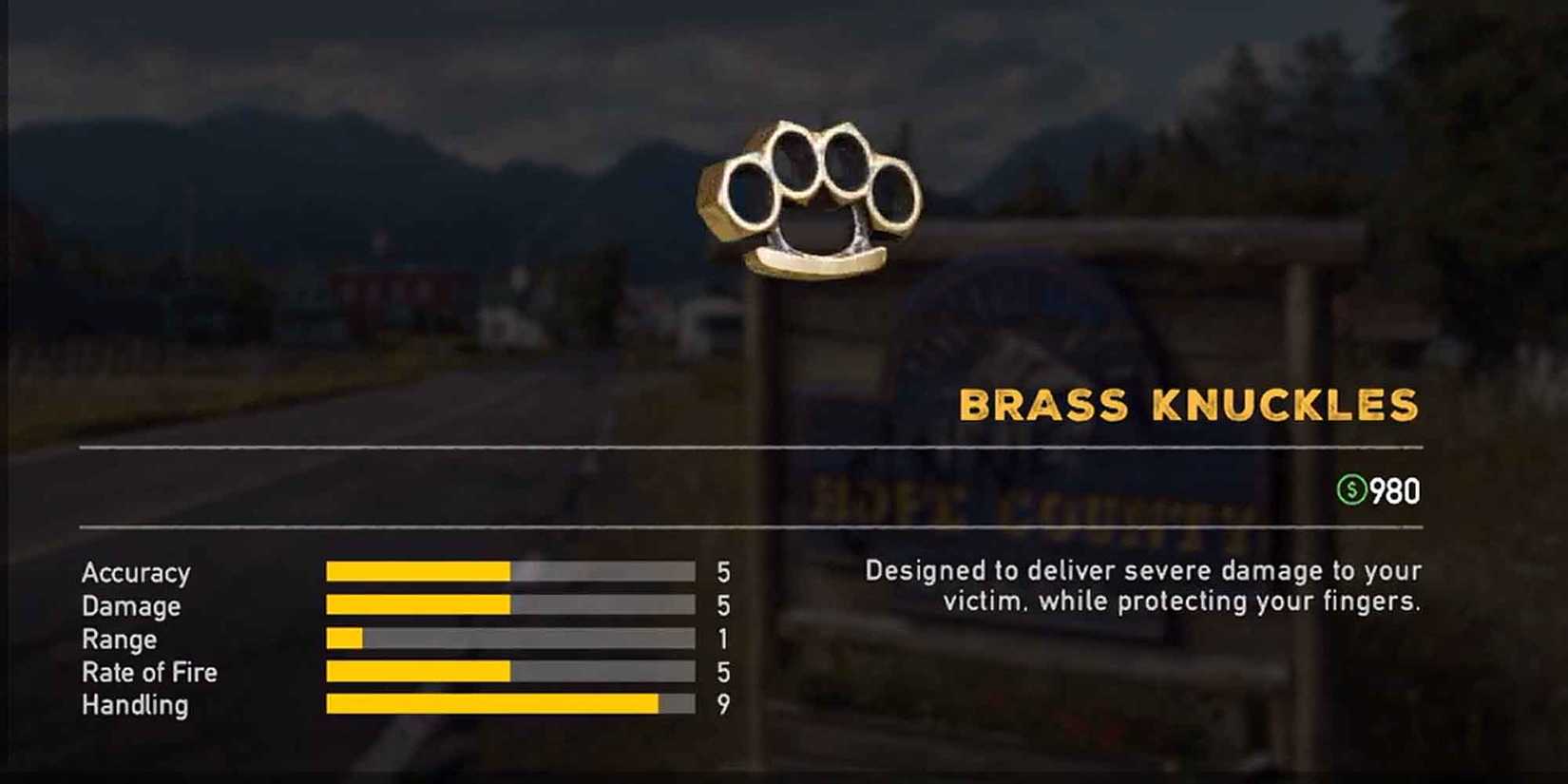Select the Accuracy label
This screenshot has width=1568, height=784.
click(x=136, y=572)
